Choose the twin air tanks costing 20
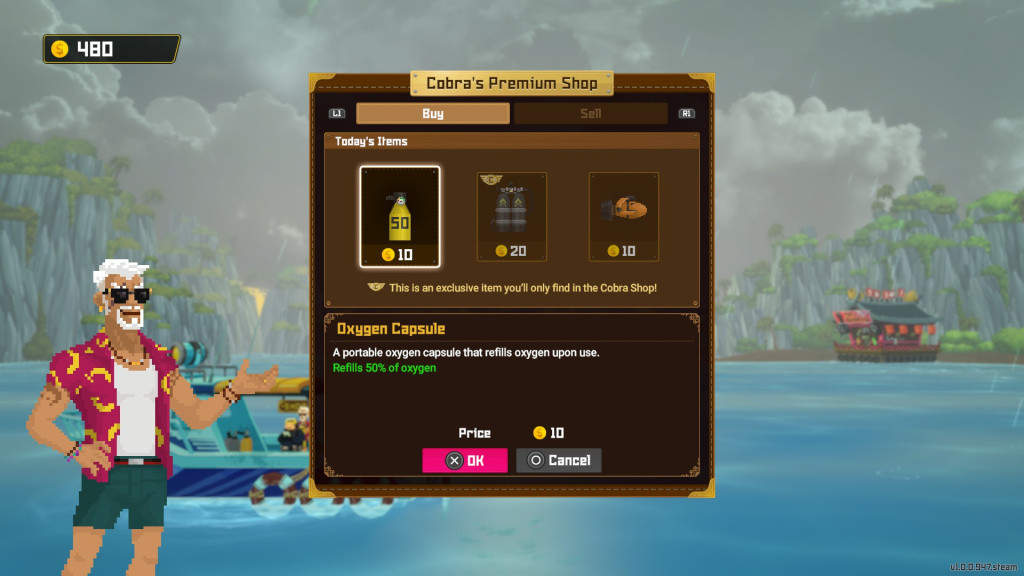The width and height of the screenshot is (1024, 576). [x=512, y=216]
